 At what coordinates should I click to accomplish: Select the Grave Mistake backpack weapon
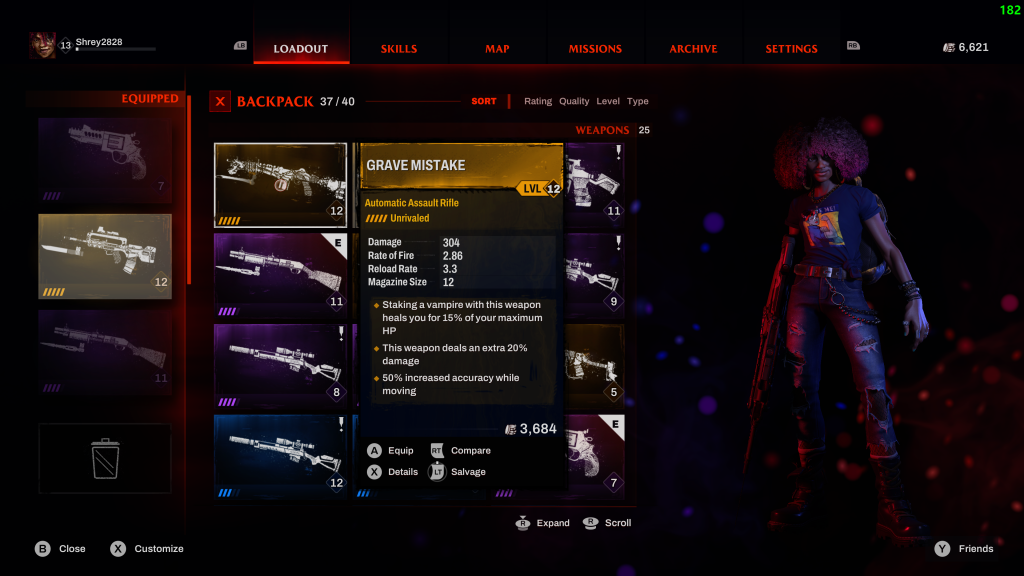tap(281, 184)
